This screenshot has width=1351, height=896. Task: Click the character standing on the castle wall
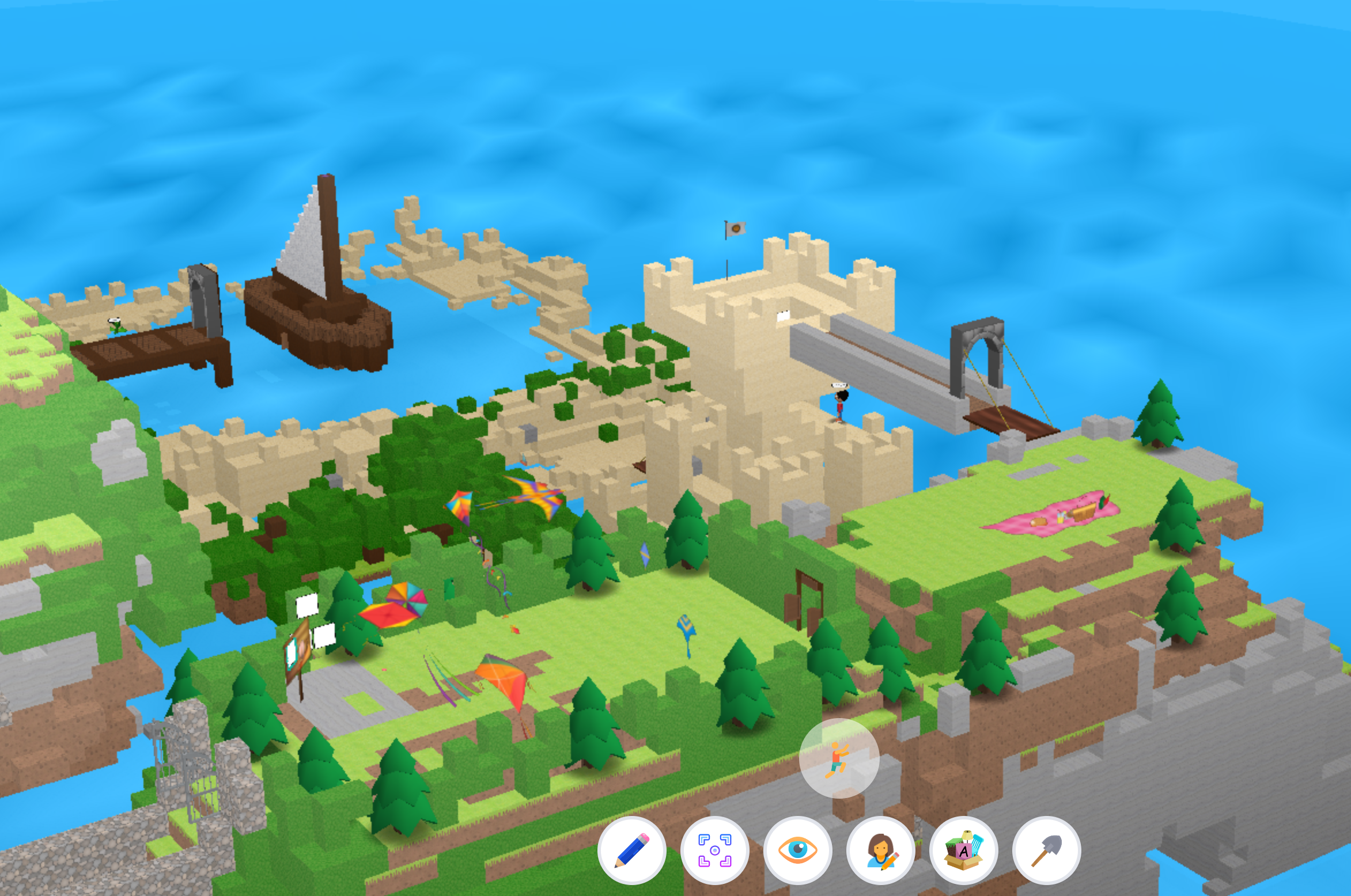841,409
